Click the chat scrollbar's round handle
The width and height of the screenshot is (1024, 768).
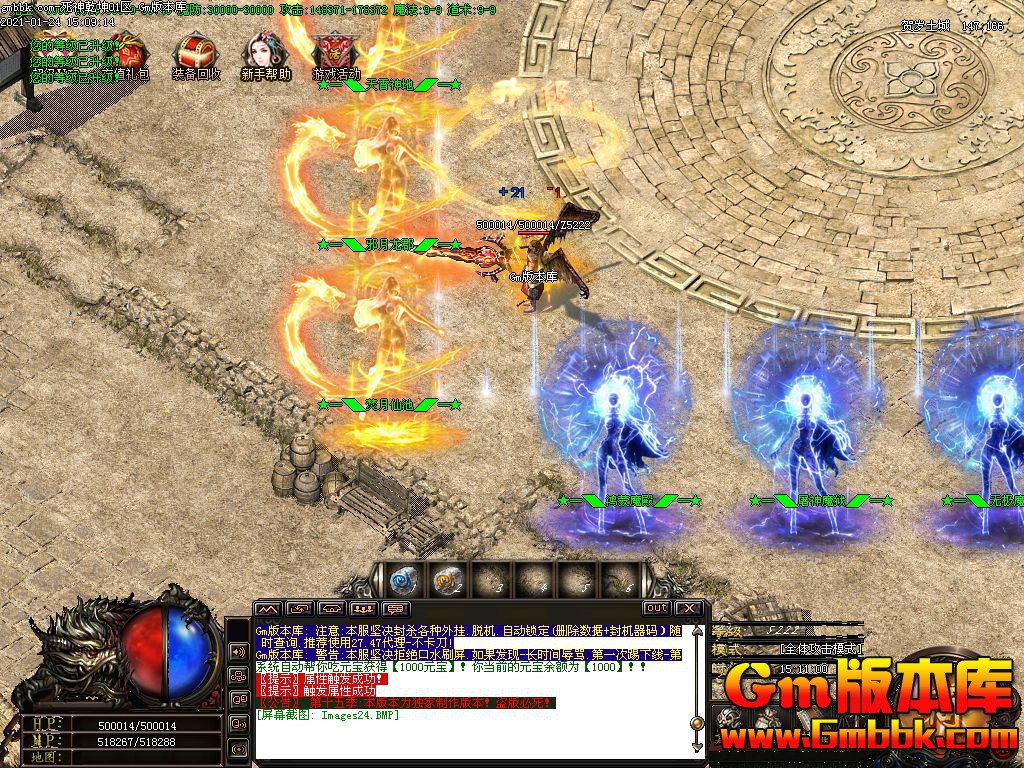click(x=697, y=723)
